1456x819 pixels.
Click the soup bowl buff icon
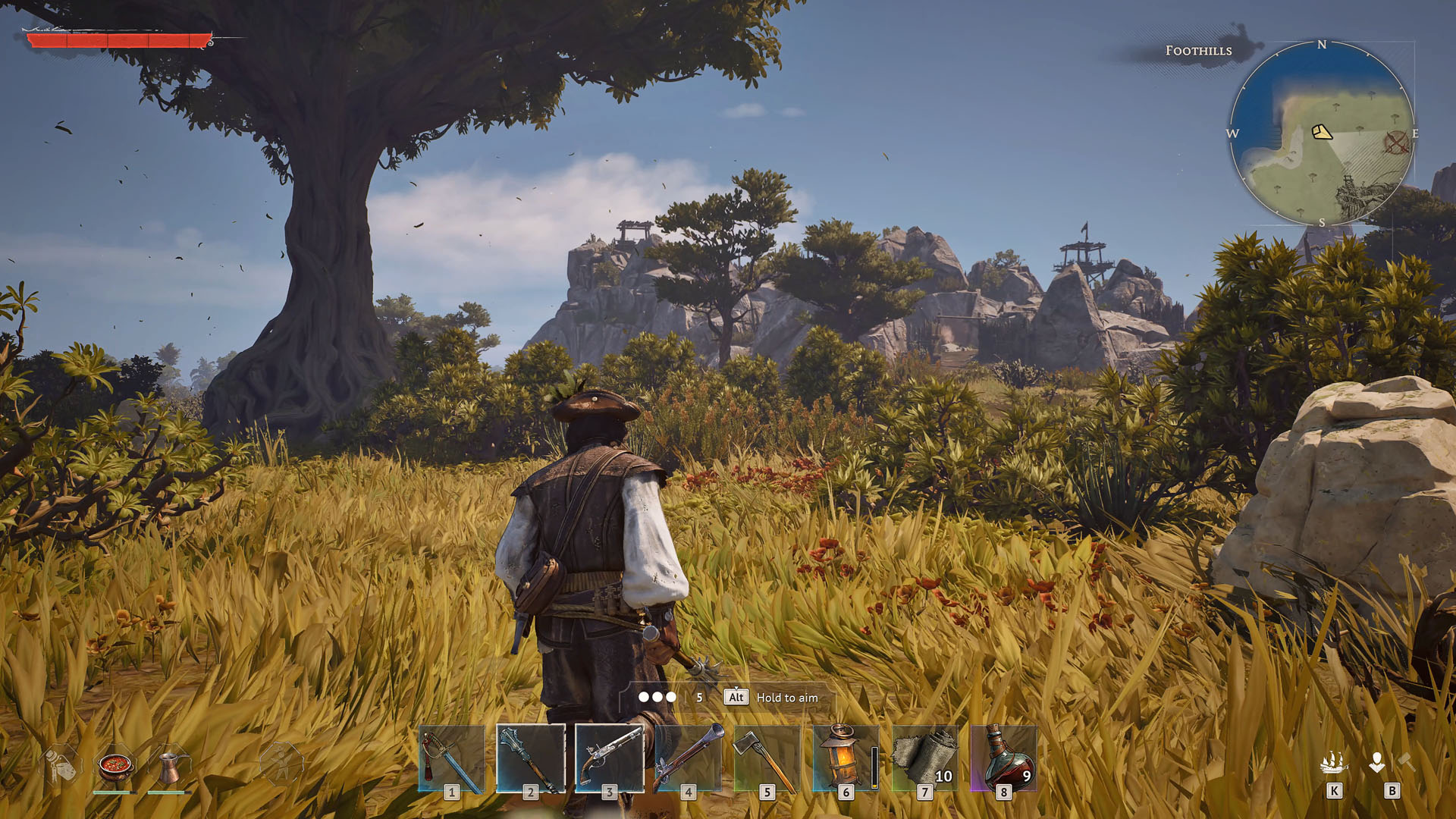[x=114, y=767]
